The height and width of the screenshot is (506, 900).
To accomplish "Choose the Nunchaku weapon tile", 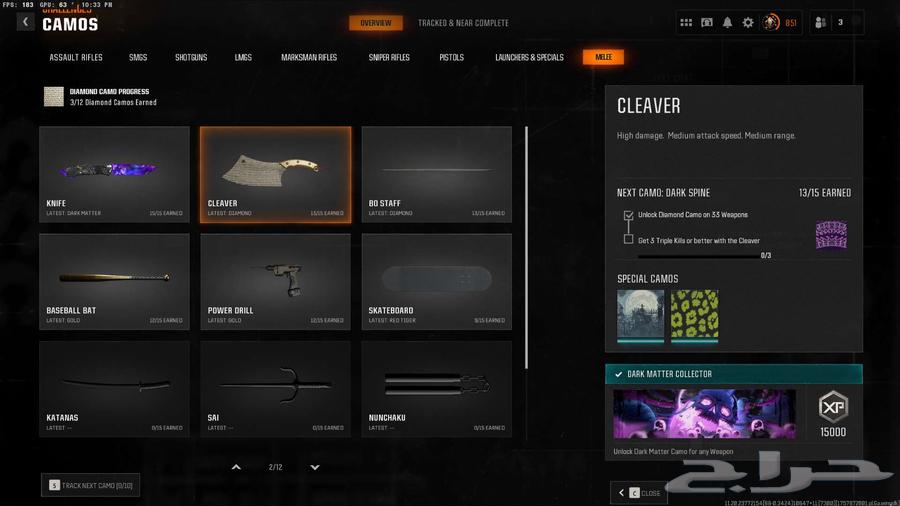I will tap(436, 388).
